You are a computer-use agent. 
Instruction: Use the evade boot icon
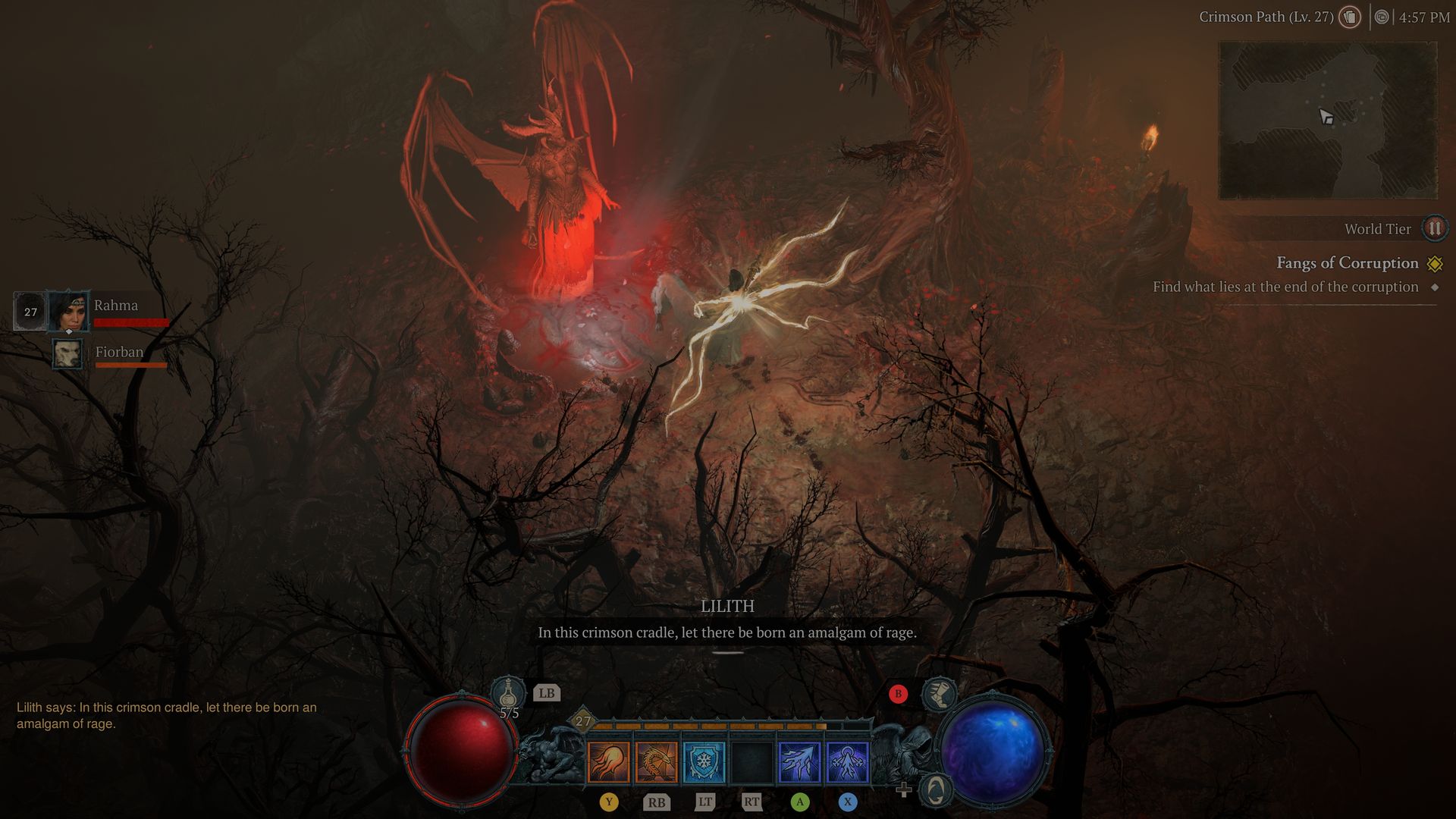tap(939, 694)
